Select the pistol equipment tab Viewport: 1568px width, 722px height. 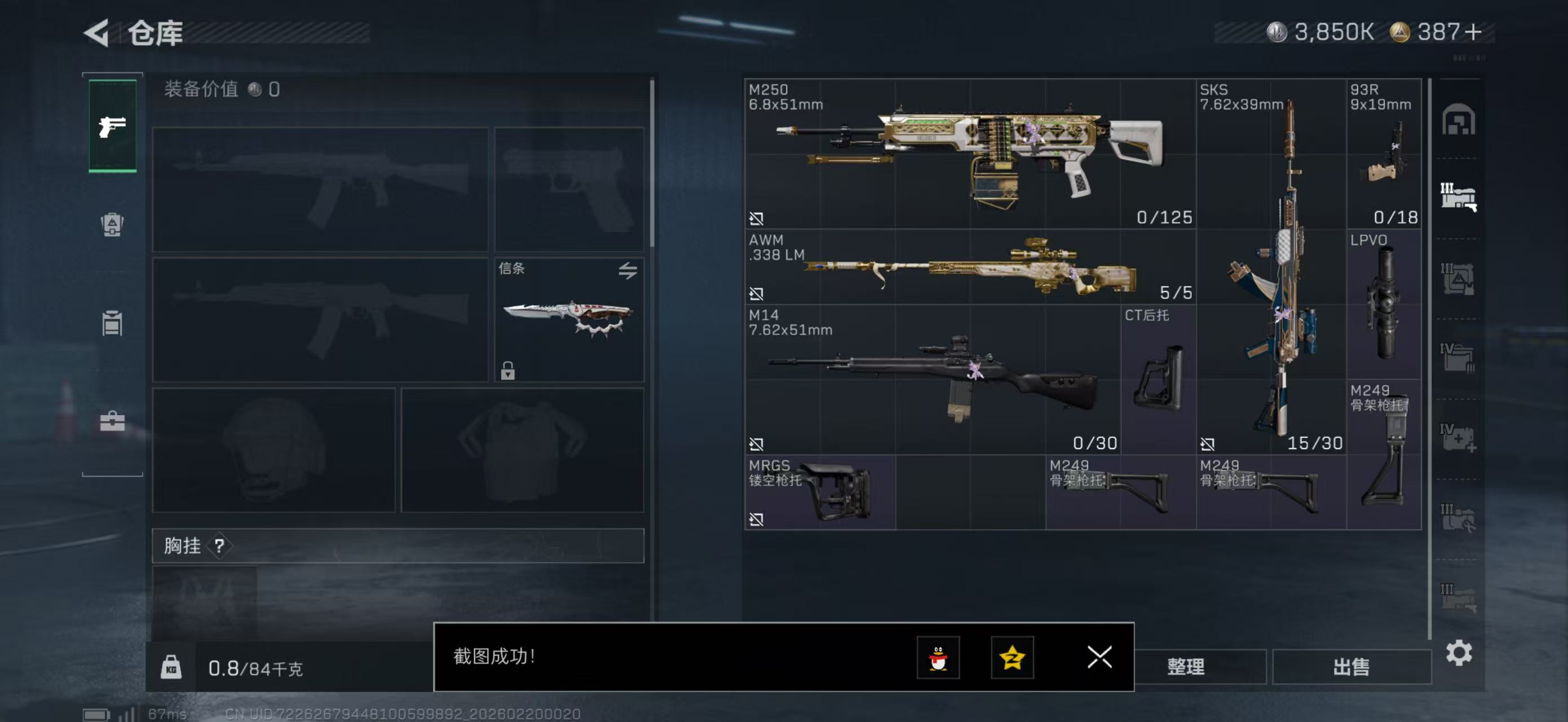point(113,126)
